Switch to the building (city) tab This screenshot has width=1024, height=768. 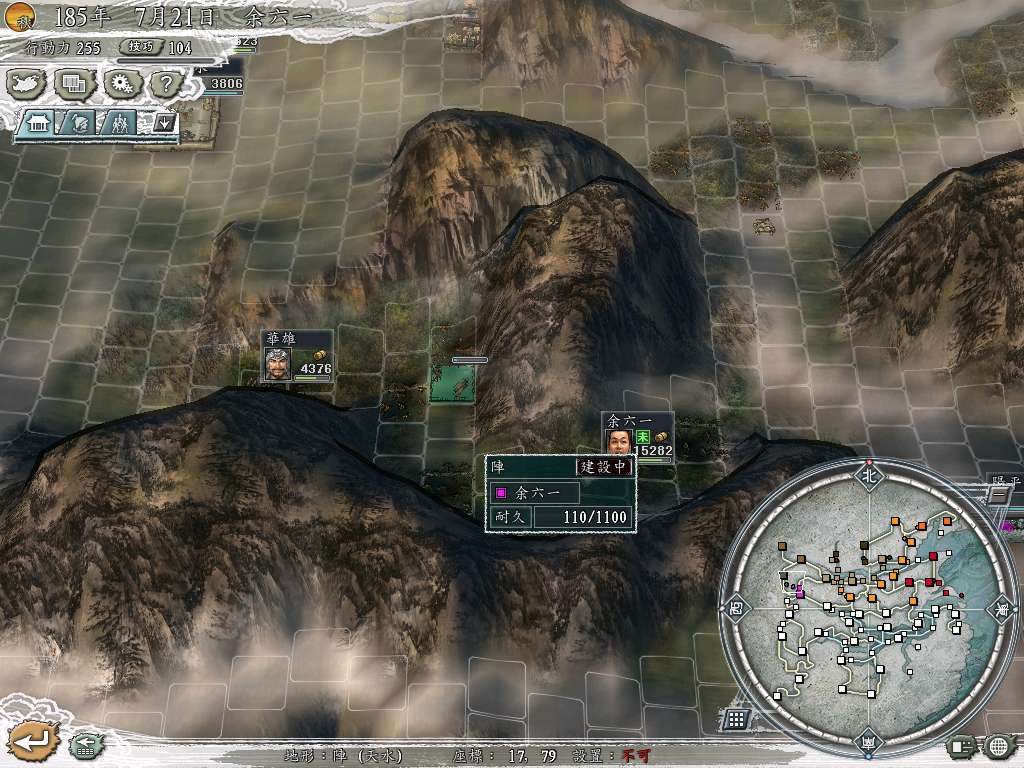coord(40,124)
